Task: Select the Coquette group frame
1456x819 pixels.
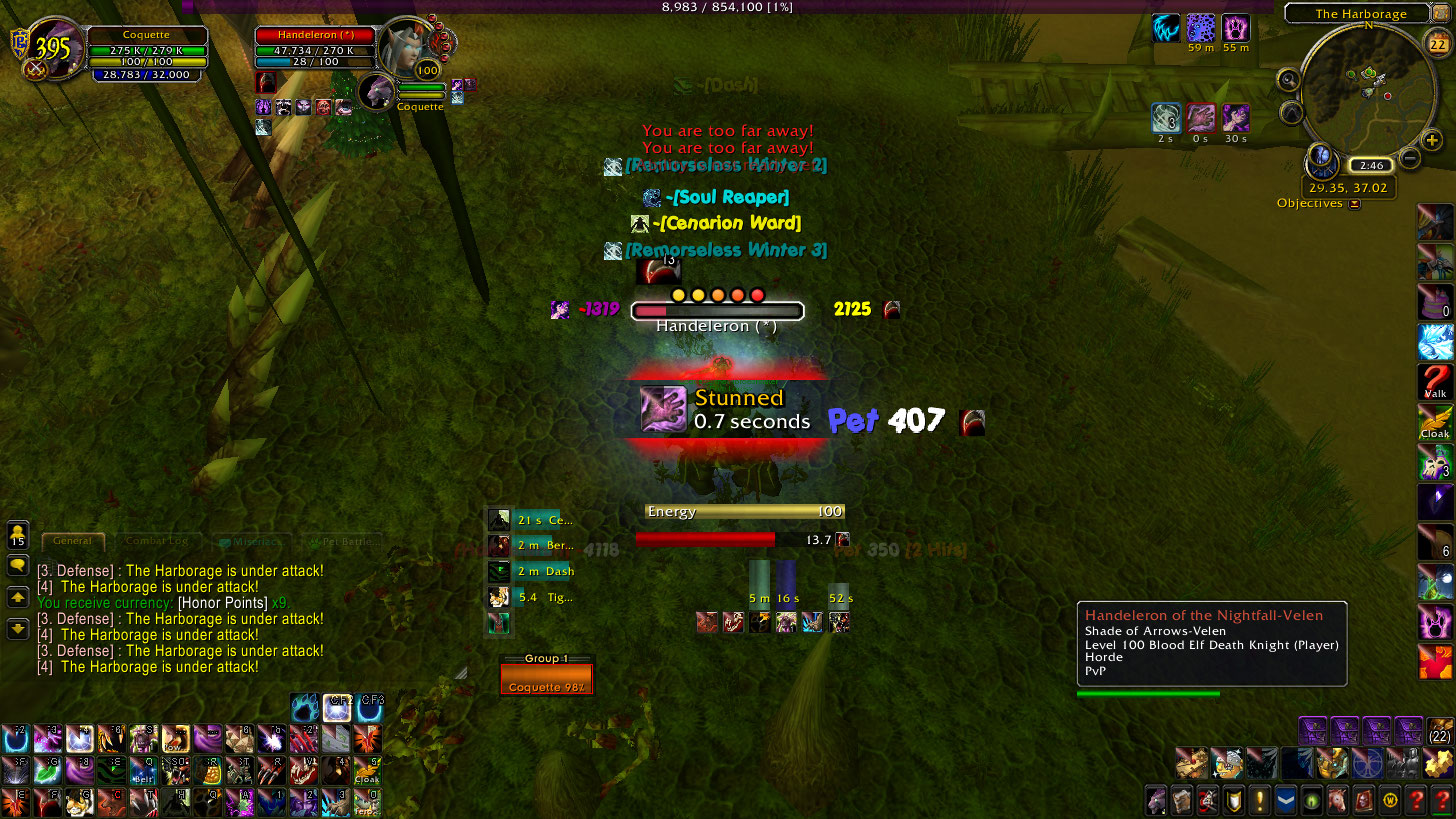Action: 546,680
